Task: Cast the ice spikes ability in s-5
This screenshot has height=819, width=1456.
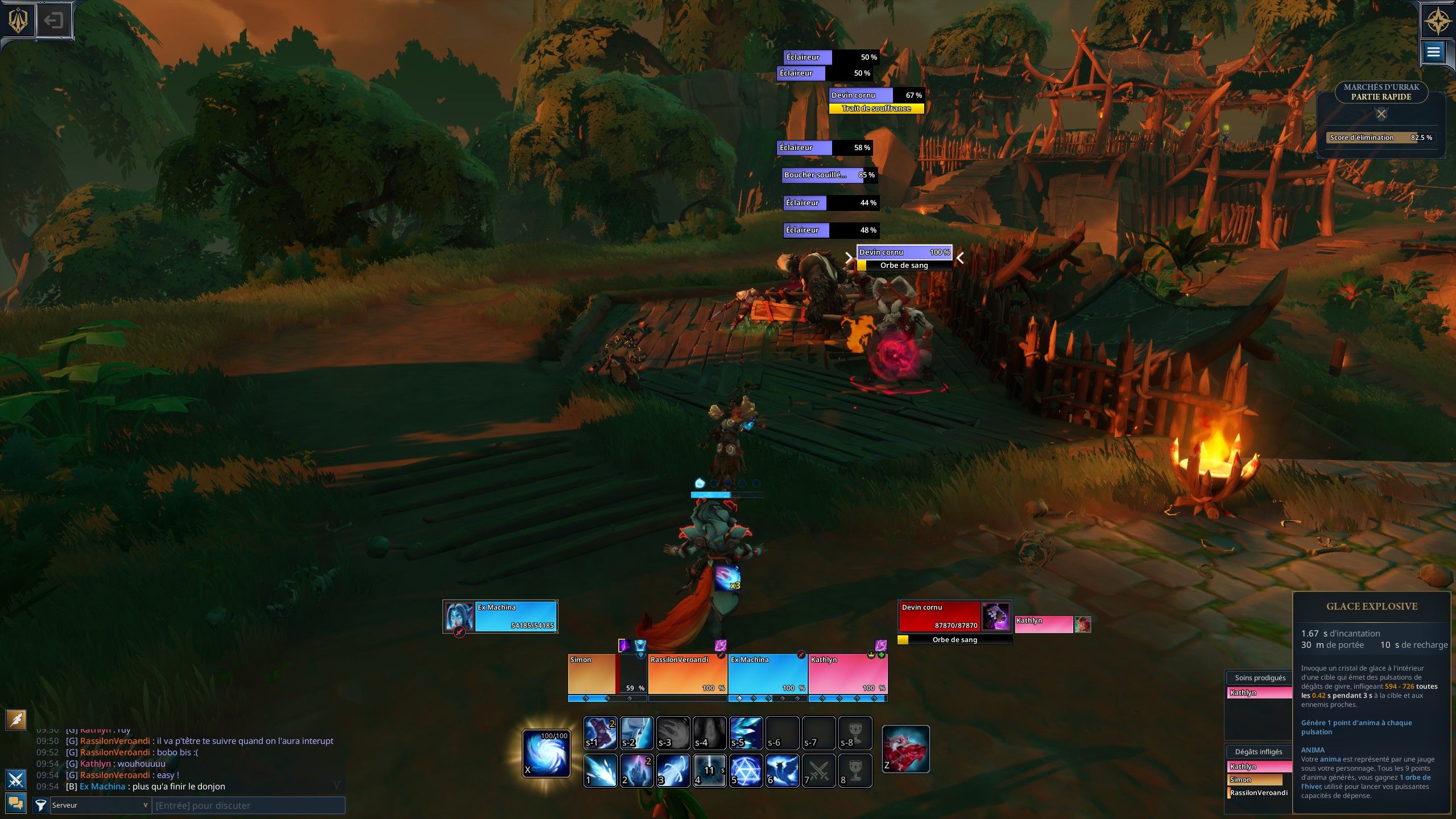Action: tap(746, 733)
